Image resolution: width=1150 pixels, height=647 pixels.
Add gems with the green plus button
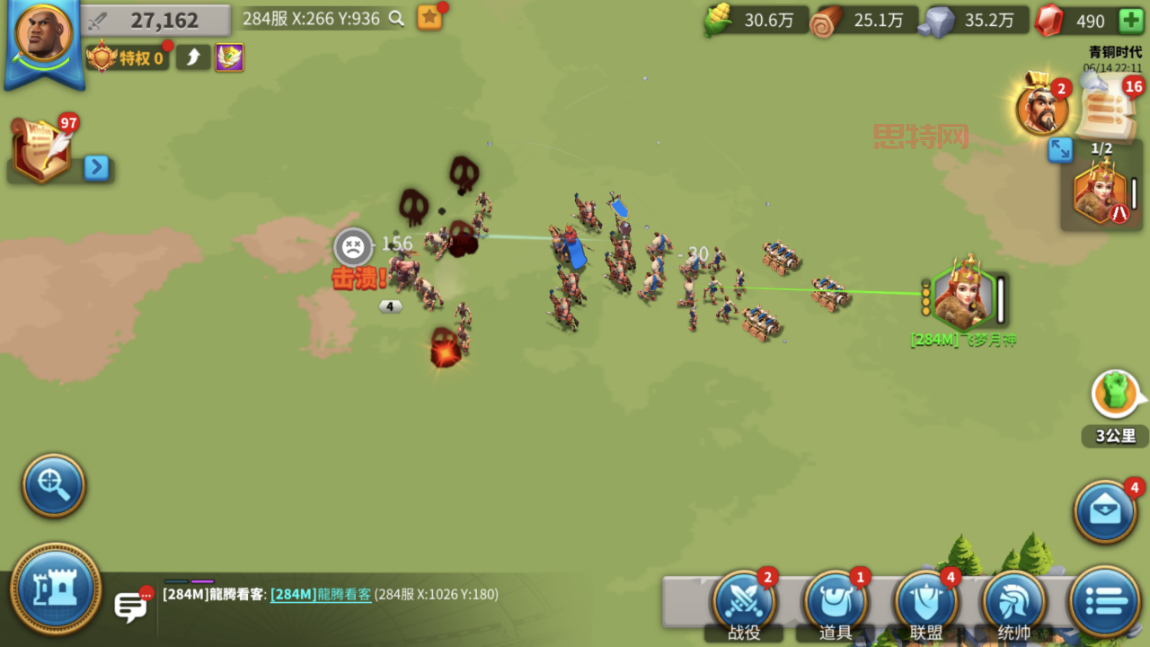[1131, 20]
